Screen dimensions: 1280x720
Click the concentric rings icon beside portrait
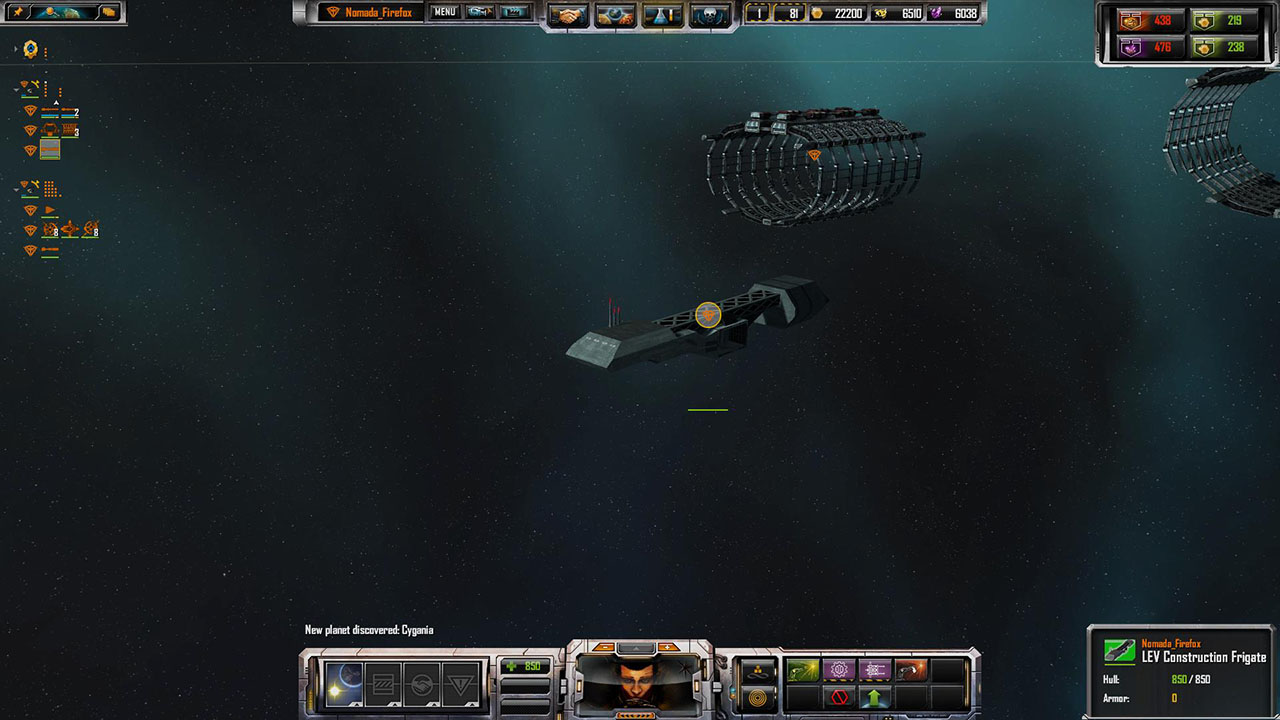759,697
